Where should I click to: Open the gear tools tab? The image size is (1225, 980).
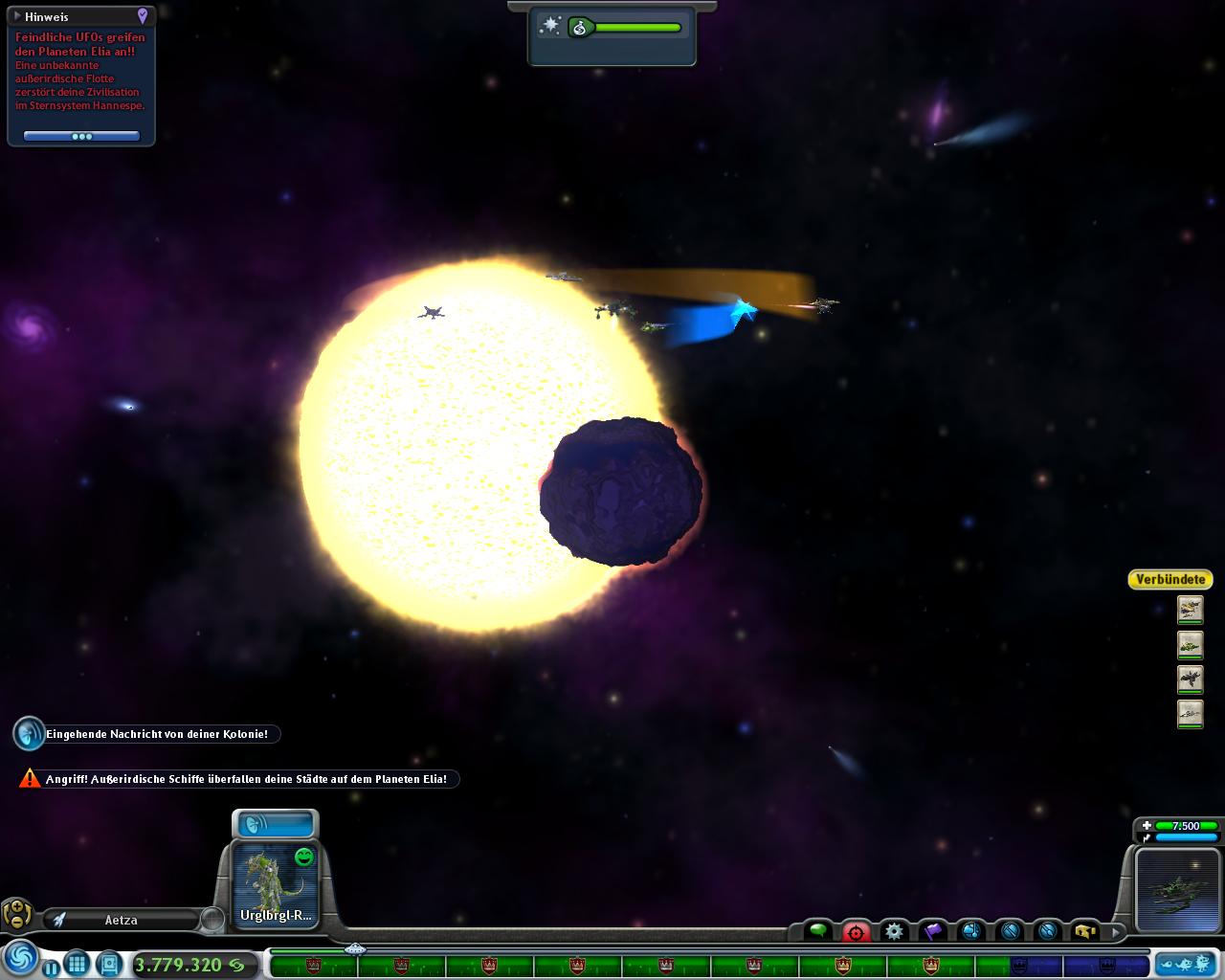(894, 930)
